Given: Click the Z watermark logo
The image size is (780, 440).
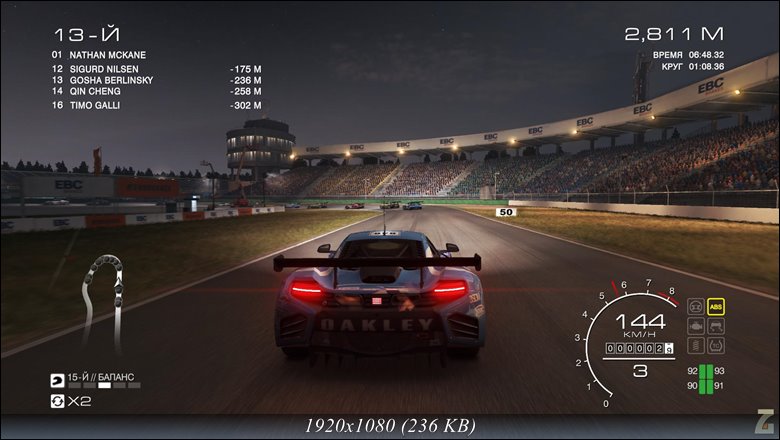Looking at the screenshot, I should [765, 424].
